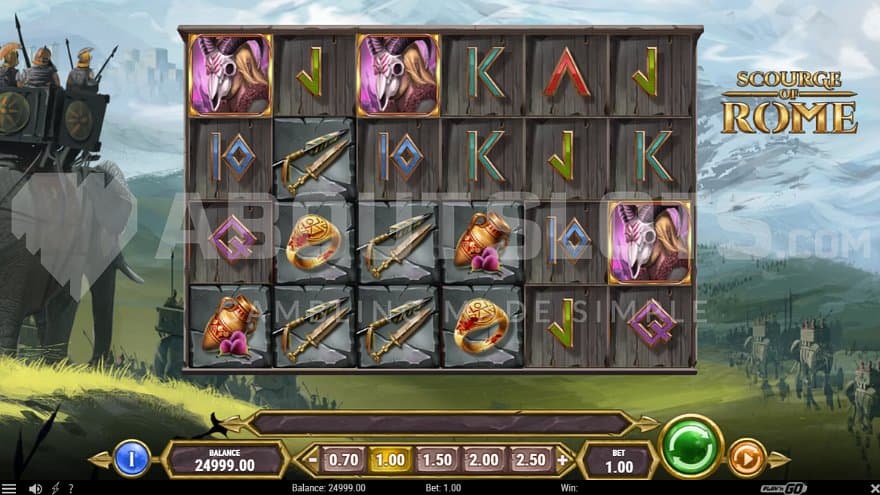Open help with the question mark icon
Viewport: 880px width, 495px height.
pyautogui.click(x=70, y=488)
